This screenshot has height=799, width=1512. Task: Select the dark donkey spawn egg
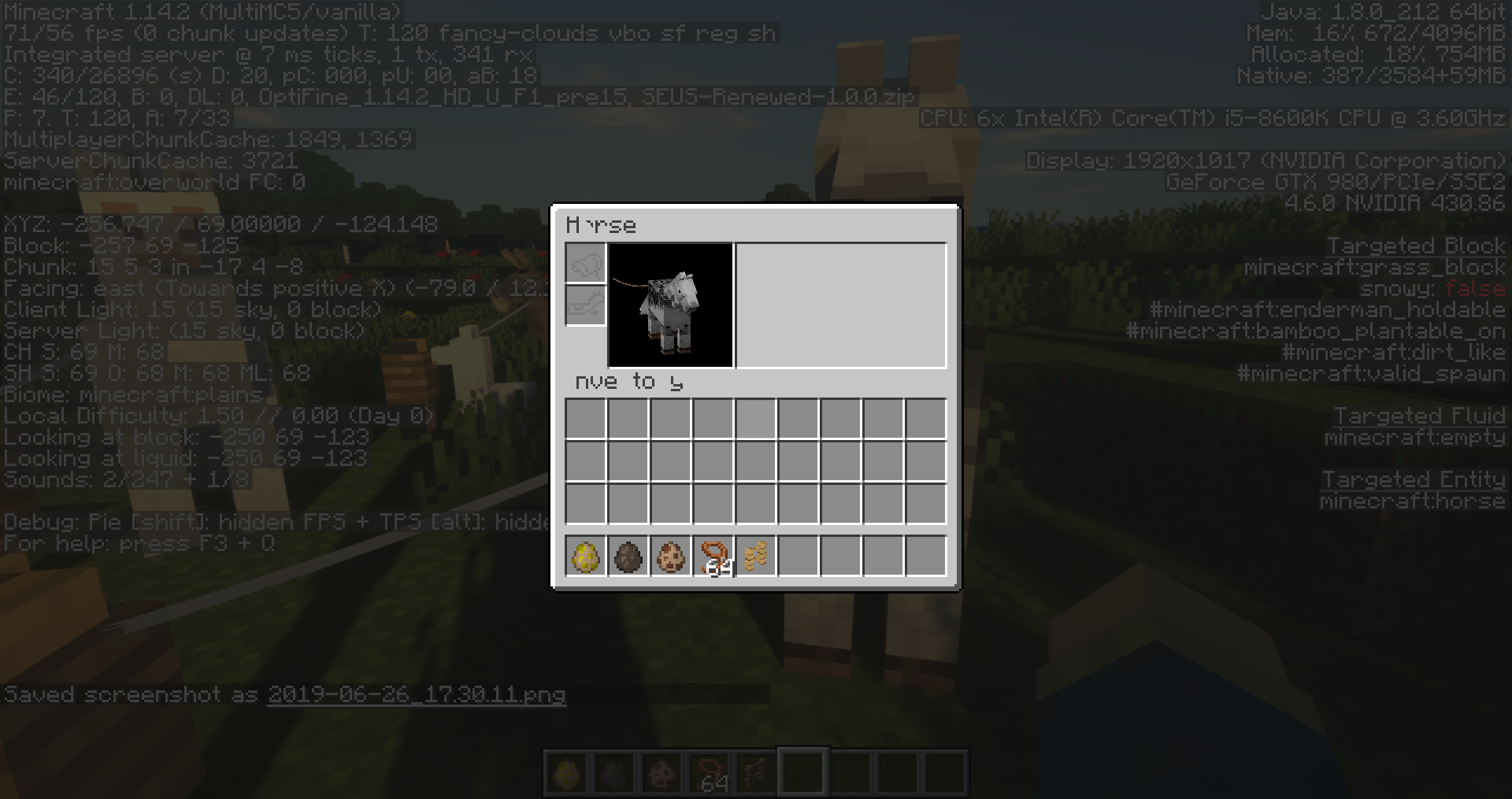[628, 557]
